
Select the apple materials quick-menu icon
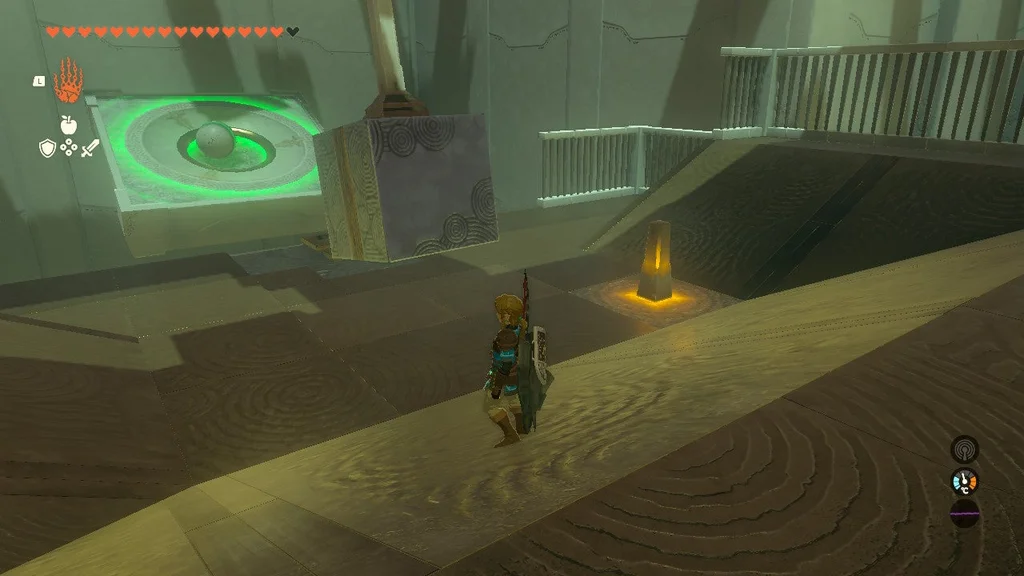click(x=68, y=126)
